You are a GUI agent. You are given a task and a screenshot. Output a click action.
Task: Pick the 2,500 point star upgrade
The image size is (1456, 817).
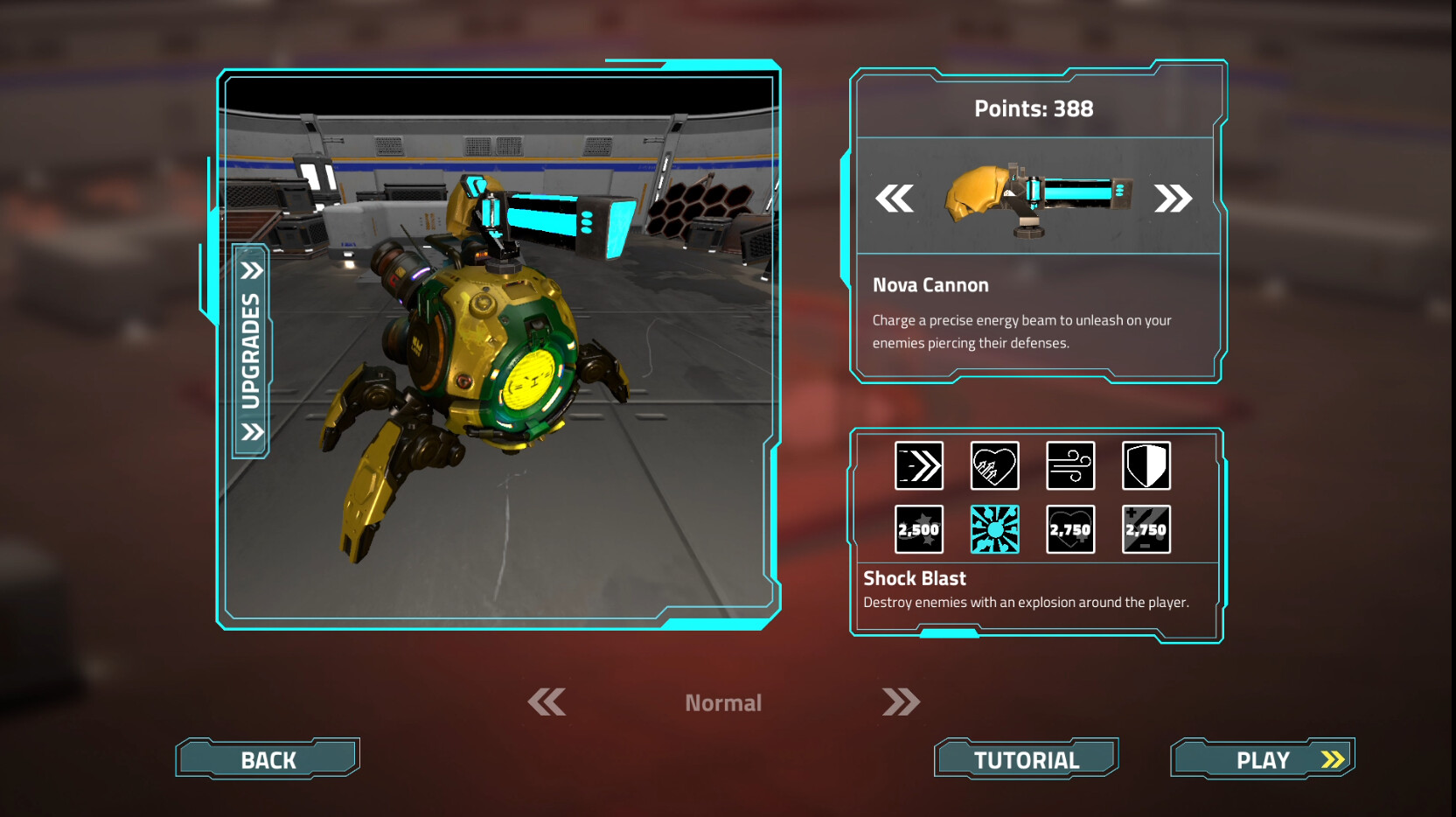click(918, 529)
